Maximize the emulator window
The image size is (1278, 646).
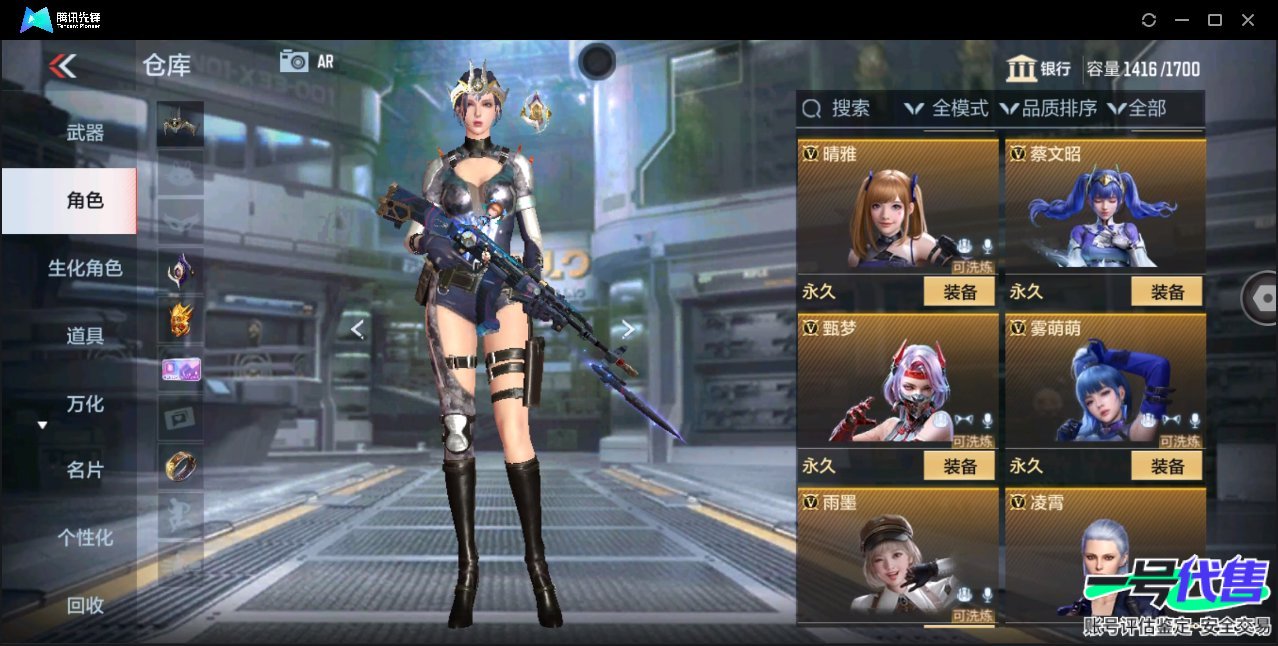coord(1215,20)
